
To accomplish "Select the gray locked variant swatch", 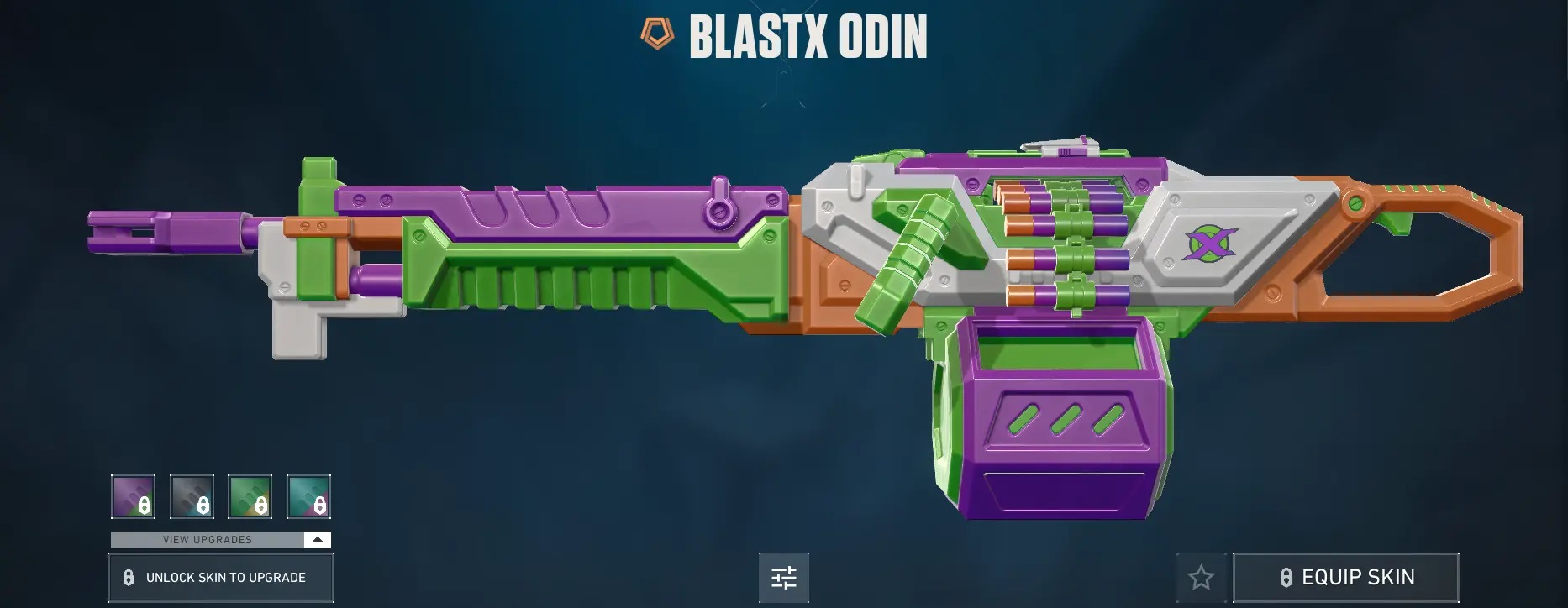I will pyautogui.click(x=192, y=496).
